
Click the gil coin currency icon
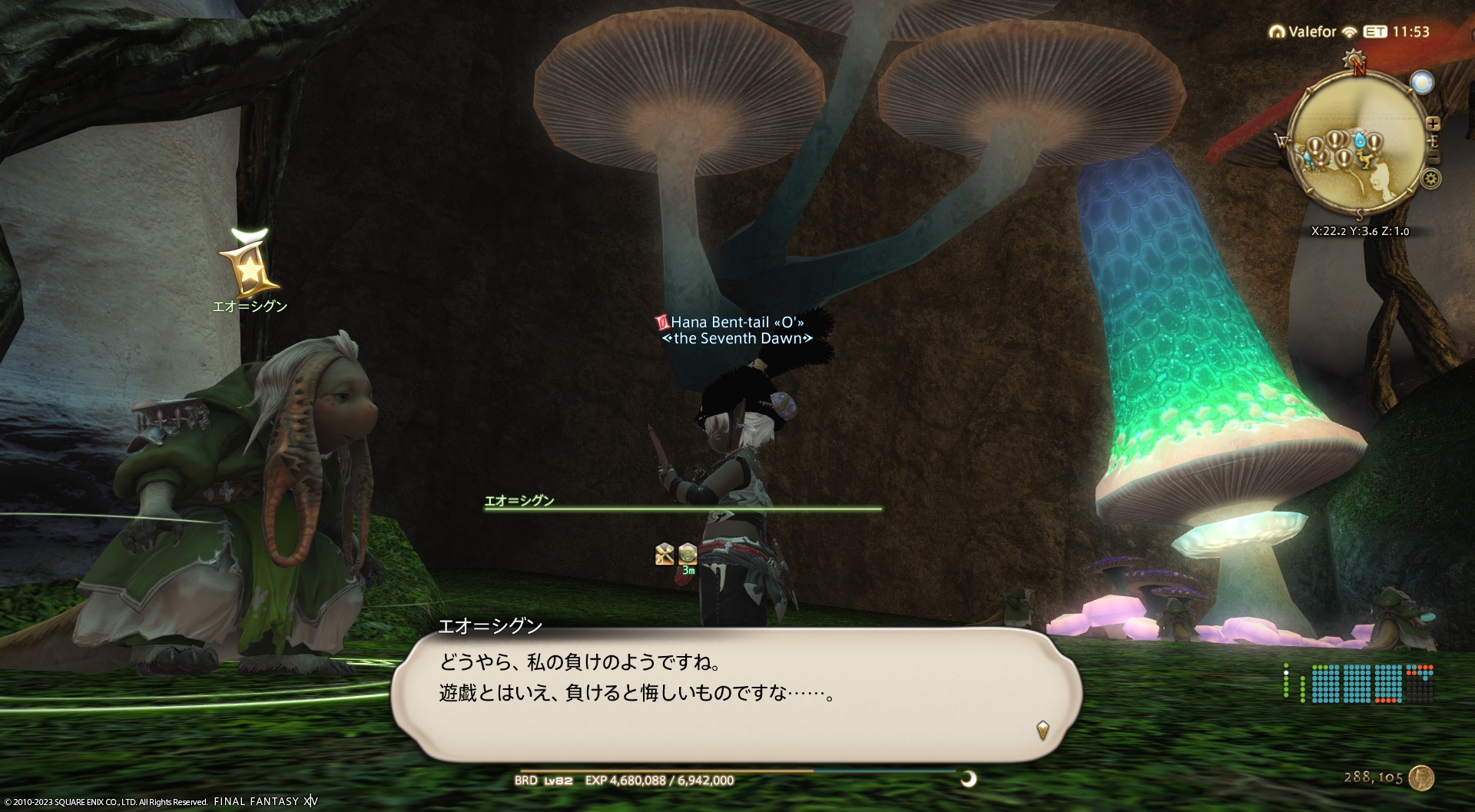(1422, 777)
